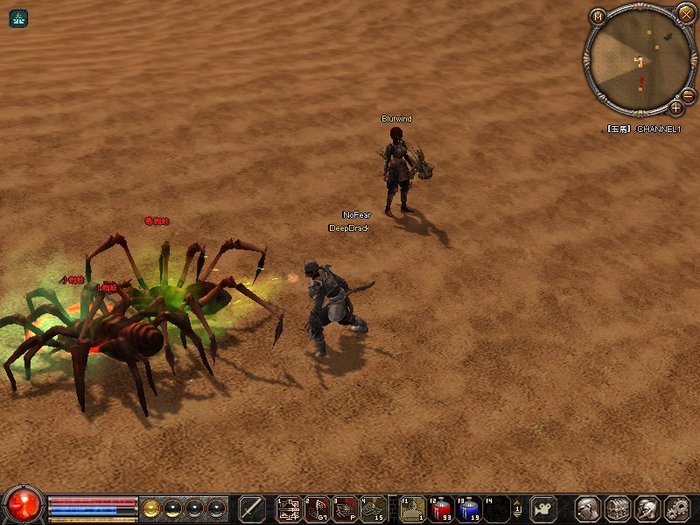
Task: Open the character window icon
Action: [589, 508]
